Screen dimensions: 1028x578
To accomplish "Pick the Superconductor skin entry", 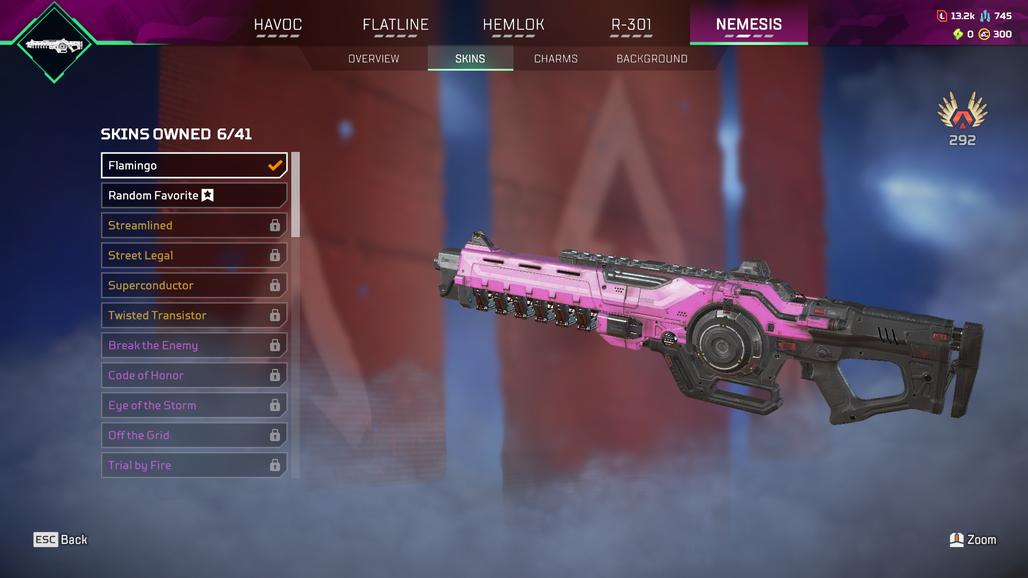I will pyautogui.click(x=194, y=285).
